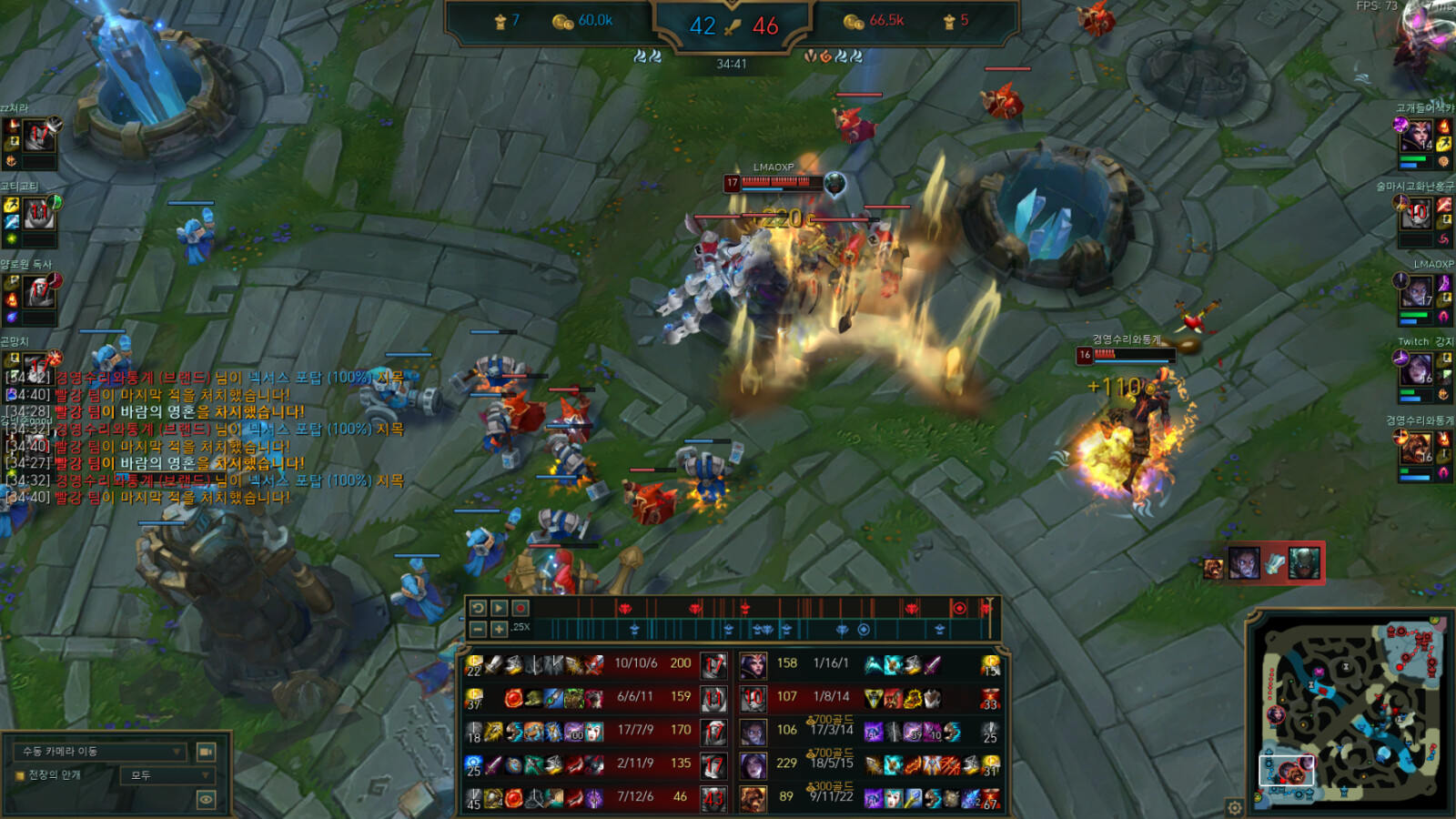Select the 코티코티 champion portrait on left sidebar
This screenshot has width=1456, height=819.
pyautogui.click(x=38, y=216)
